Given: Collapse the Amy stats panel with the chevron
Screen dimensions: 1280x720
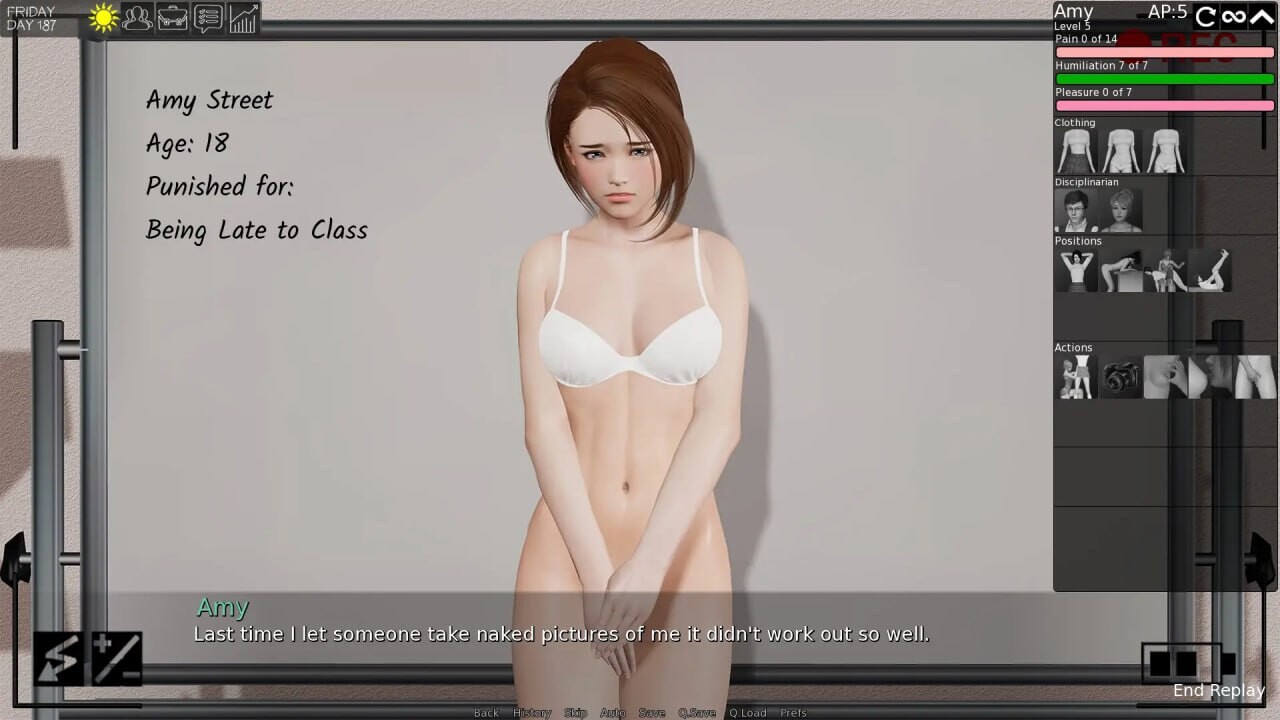Looking at the screenshot, I should [x=1262, y=15].
